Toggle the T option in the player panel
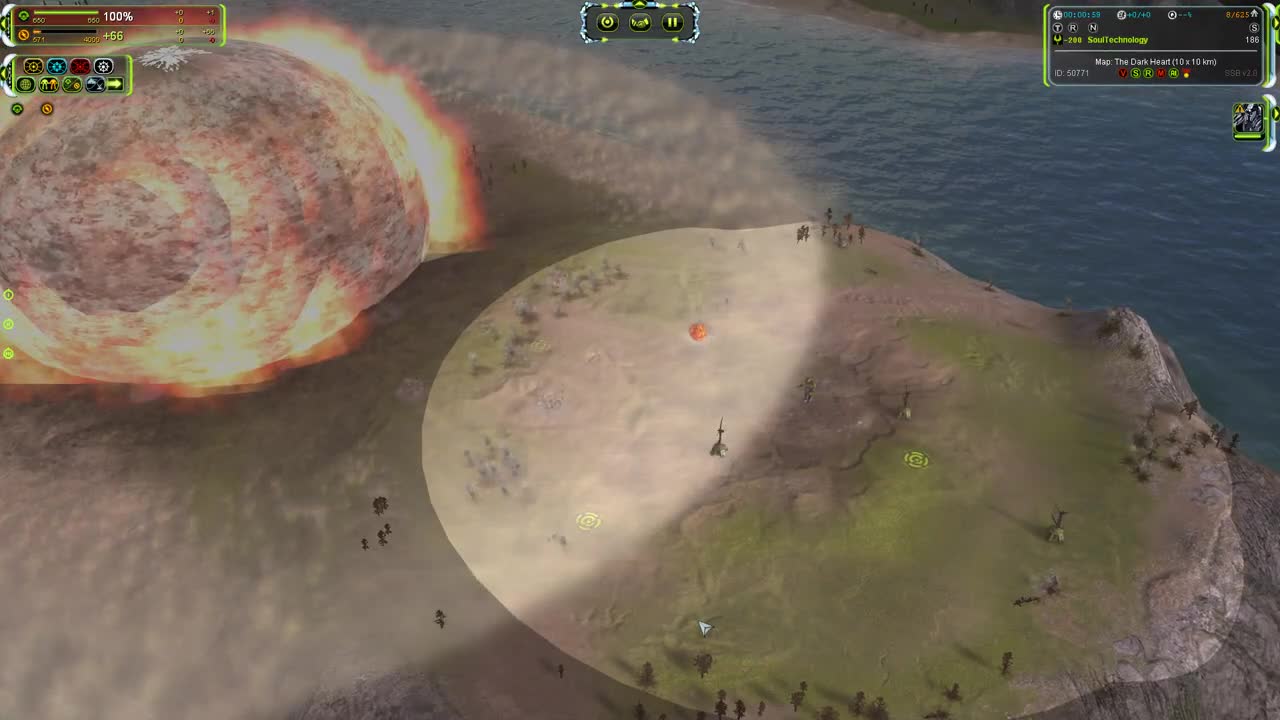The width and height of the screenshot is (1280, 720). point(1058,28)
